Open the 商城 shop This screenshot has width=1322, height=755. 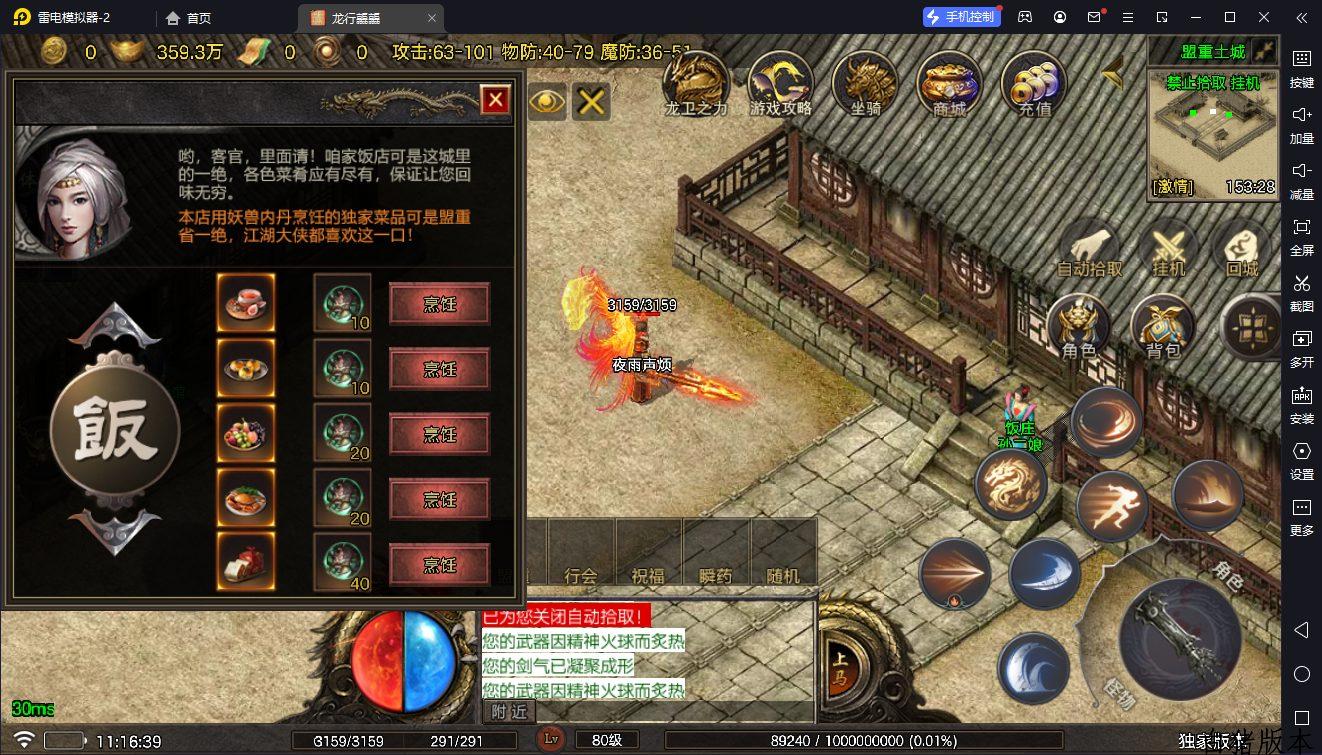[x=949, y=82]
